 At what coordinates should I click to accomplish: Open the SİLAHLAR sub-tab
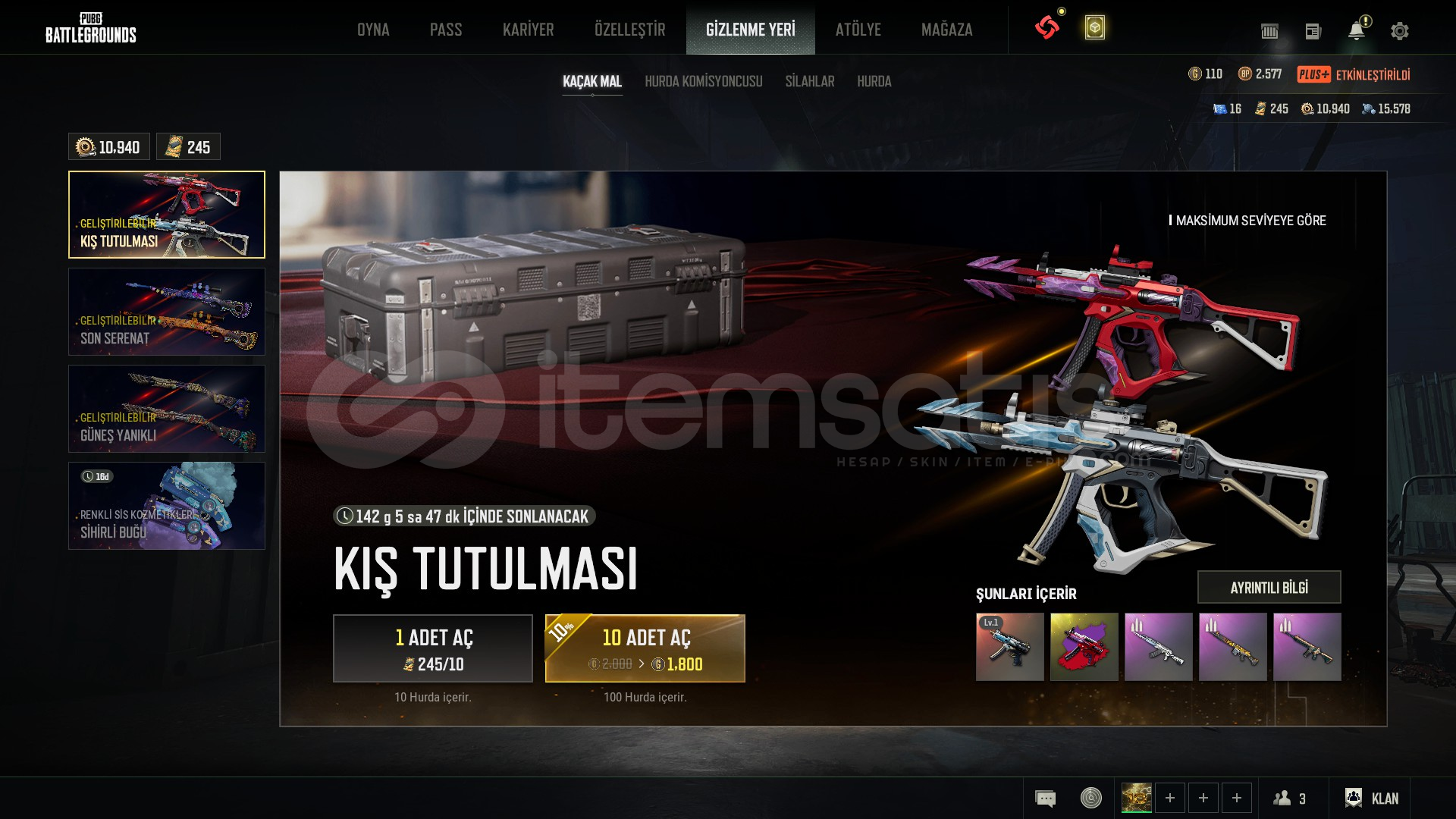[809, 81]
